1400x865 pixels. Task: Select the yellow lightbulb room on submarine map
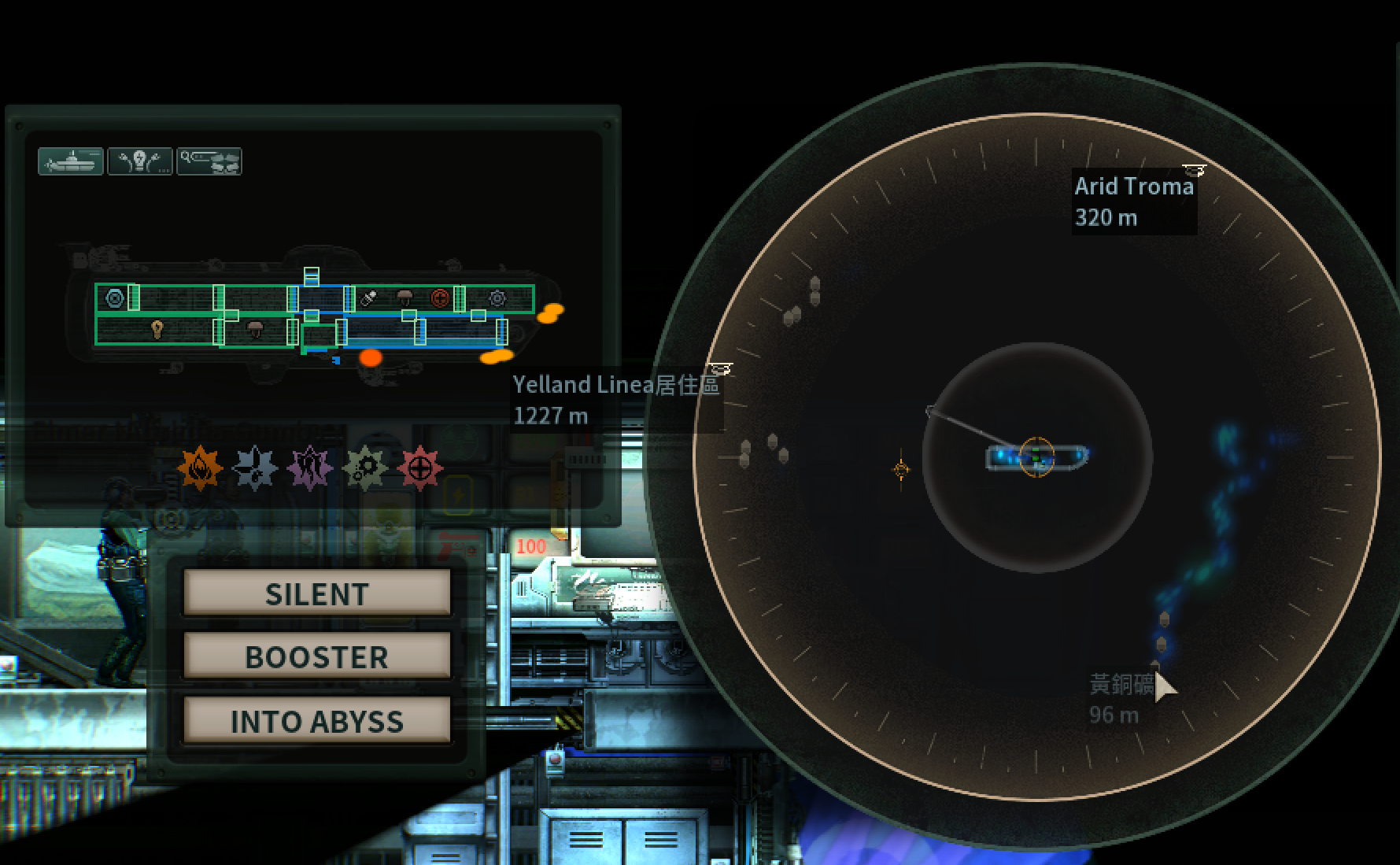point(157,330)
